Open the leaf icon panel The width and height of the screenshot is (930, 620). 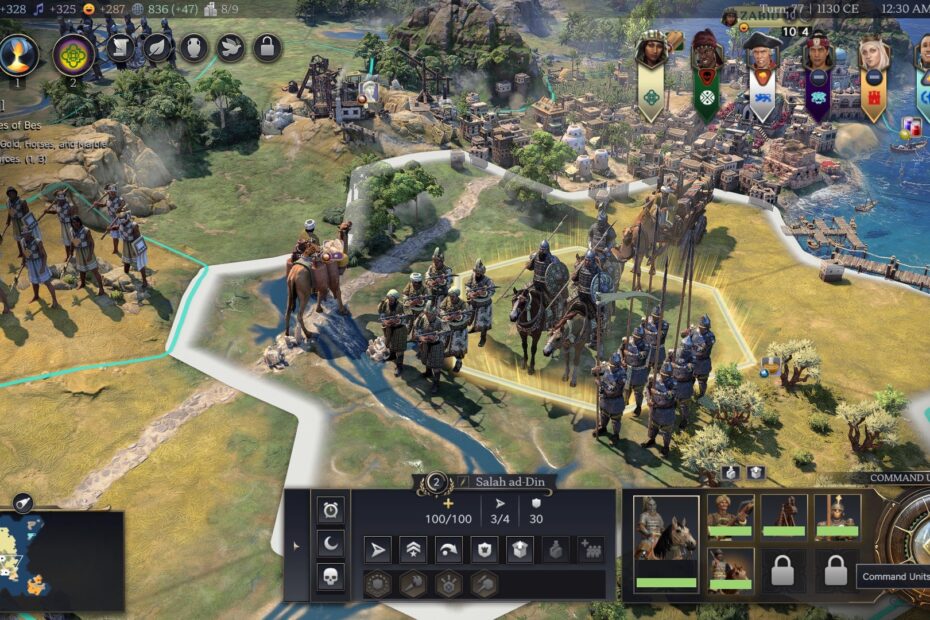tap(157, 46)
